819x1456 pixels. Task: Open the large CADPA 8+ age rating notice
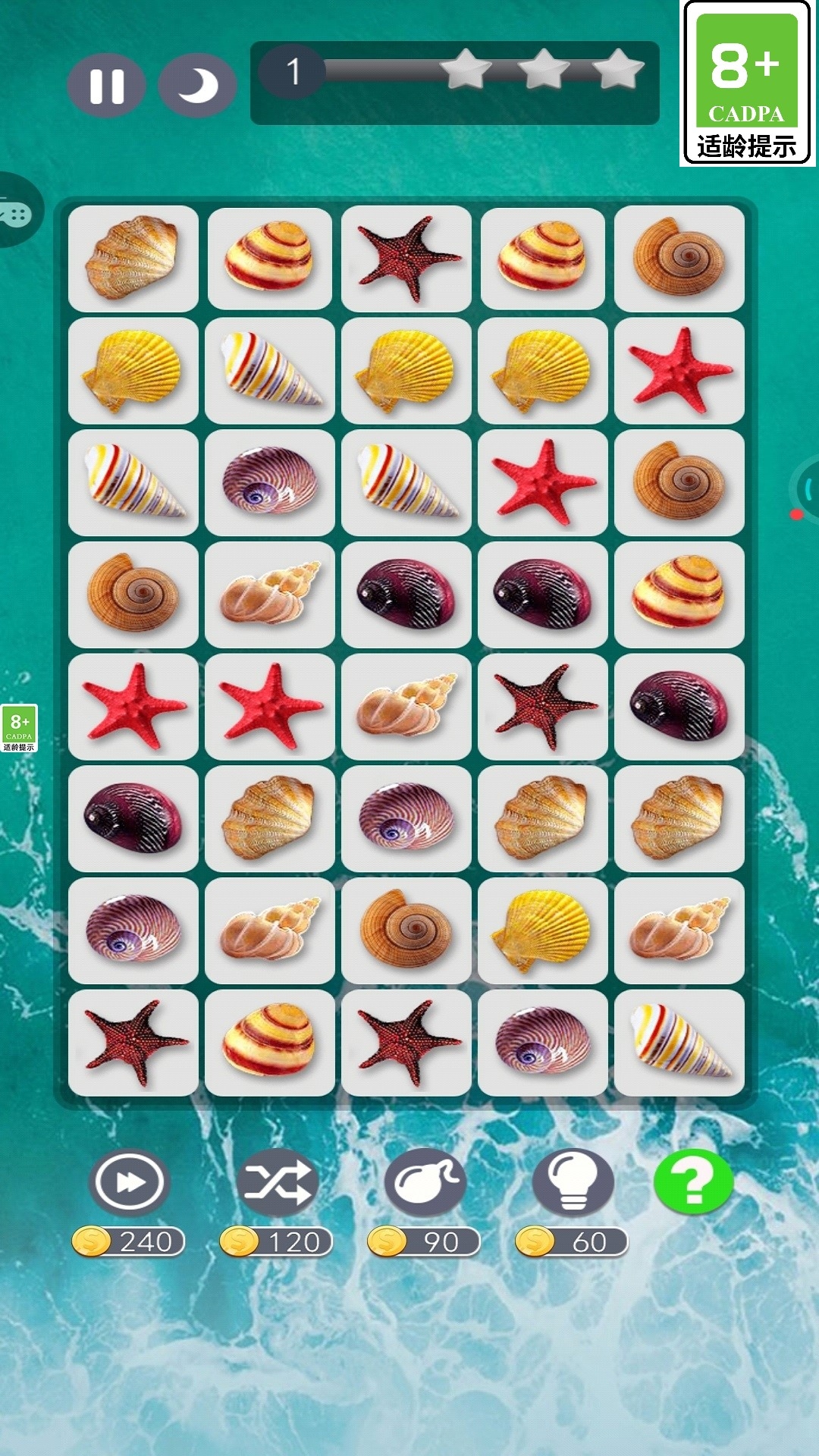tap(747, 83)
